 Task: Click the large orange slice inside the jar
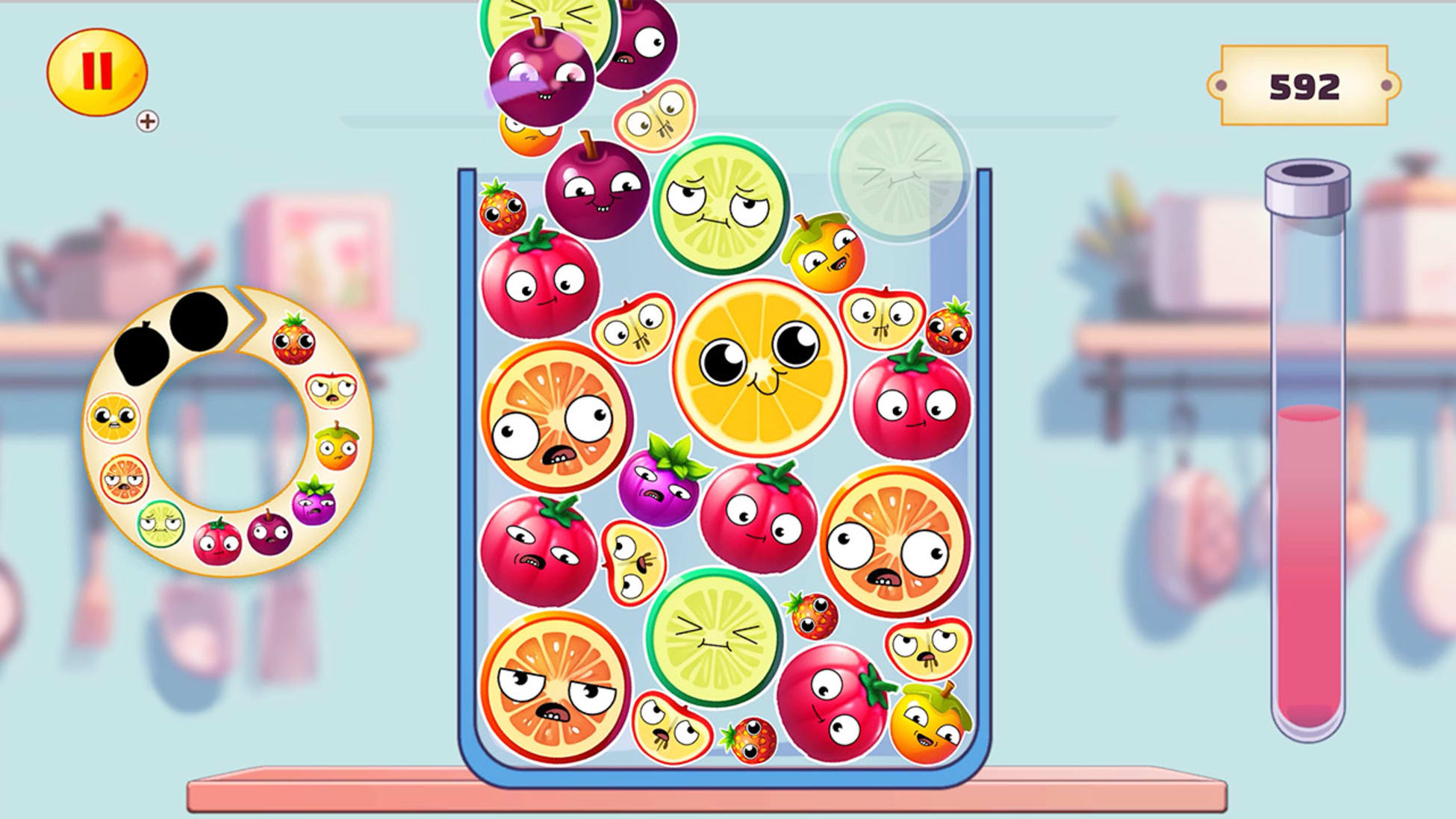(x=759, y=362)
